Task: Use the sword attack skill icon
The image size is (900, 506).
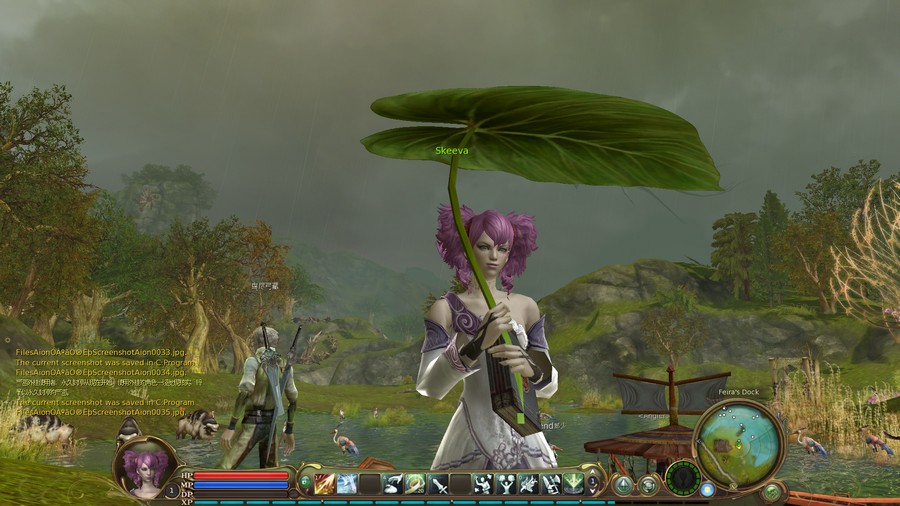Action: tap(438, 484)
